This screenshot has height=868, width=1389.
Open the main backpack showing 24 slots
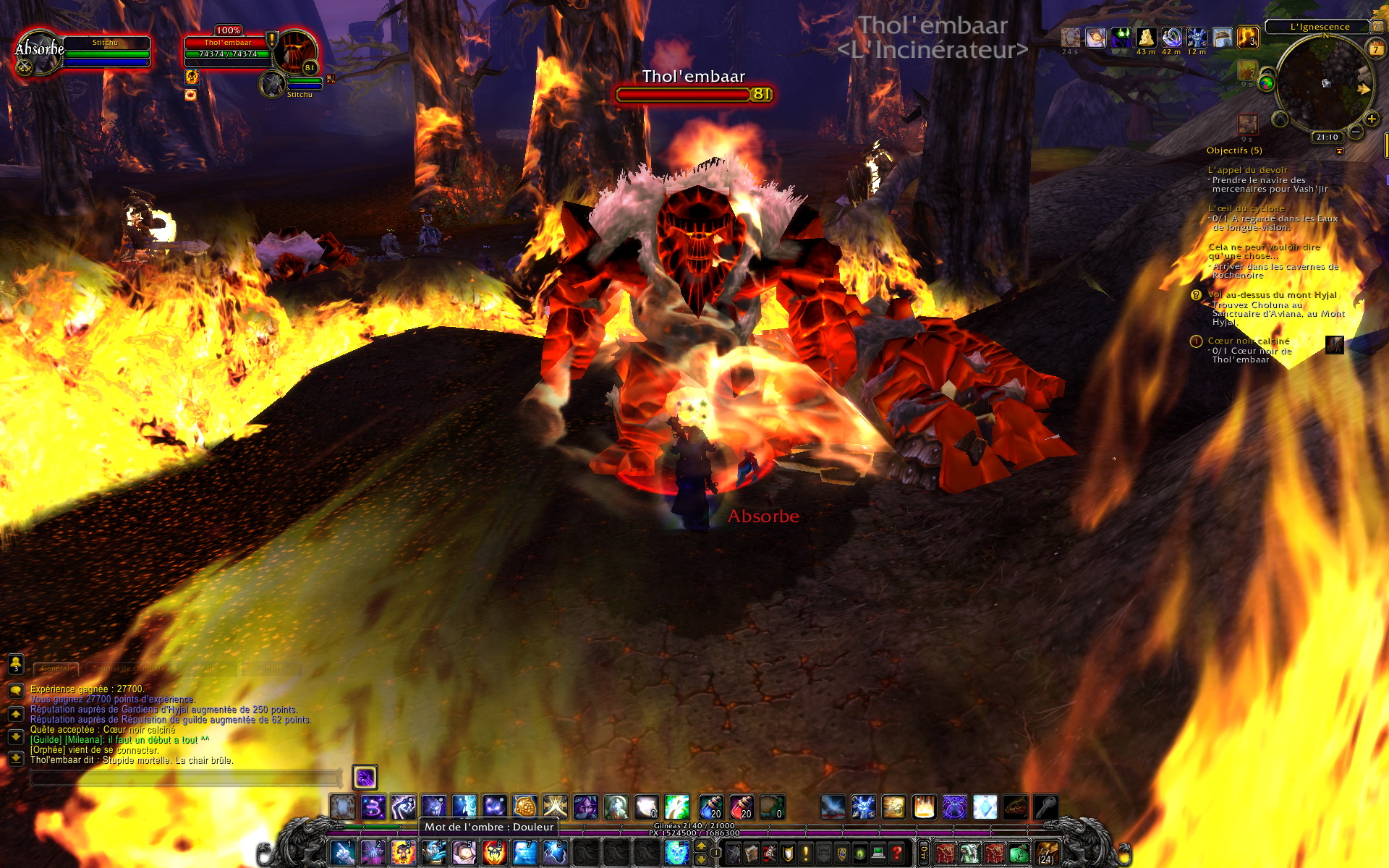(x=1046, y=853)
